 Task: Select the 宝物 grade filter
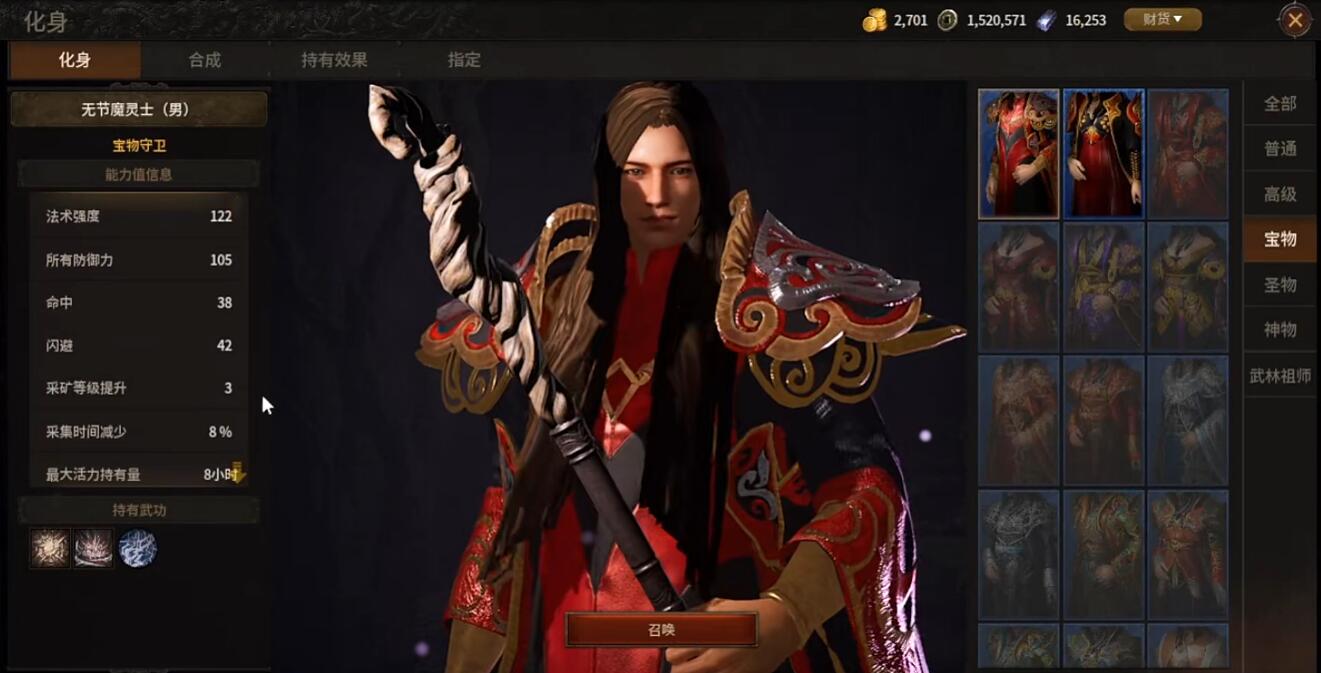1280,239
